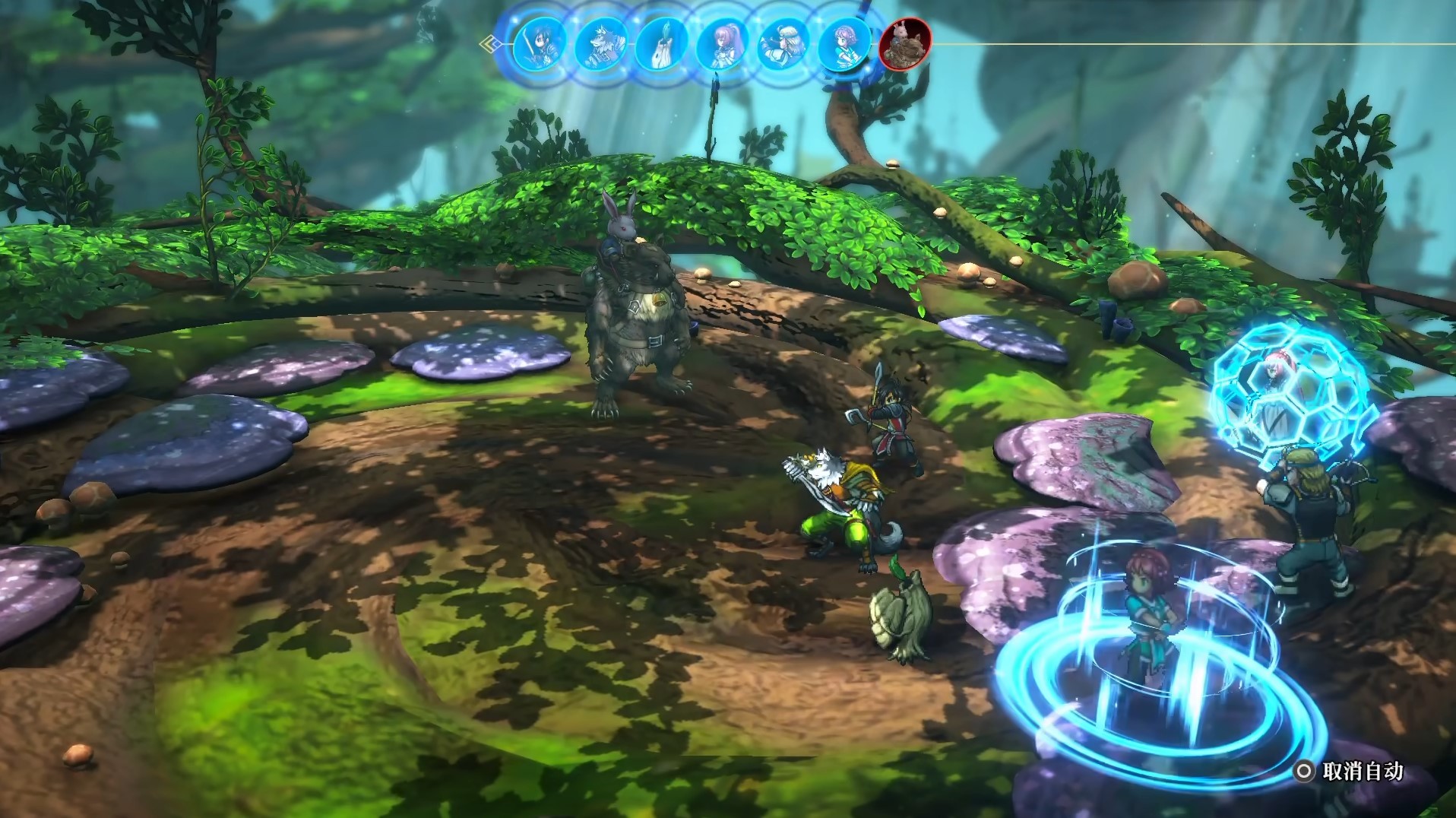Choose the long pink-haired girl turn portrait

tap(722, 43)
